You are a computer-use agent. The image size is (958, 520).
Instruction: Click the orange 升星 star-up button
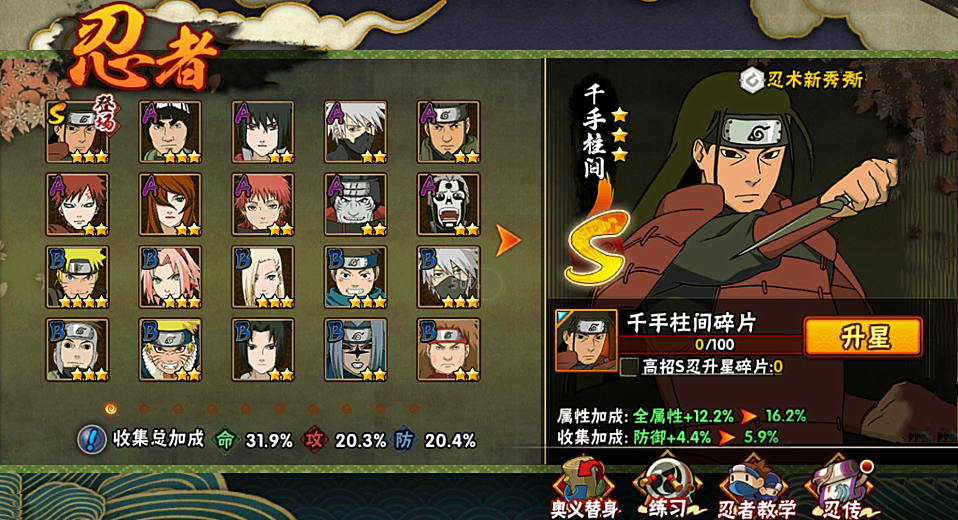click(x=862, y=337)
